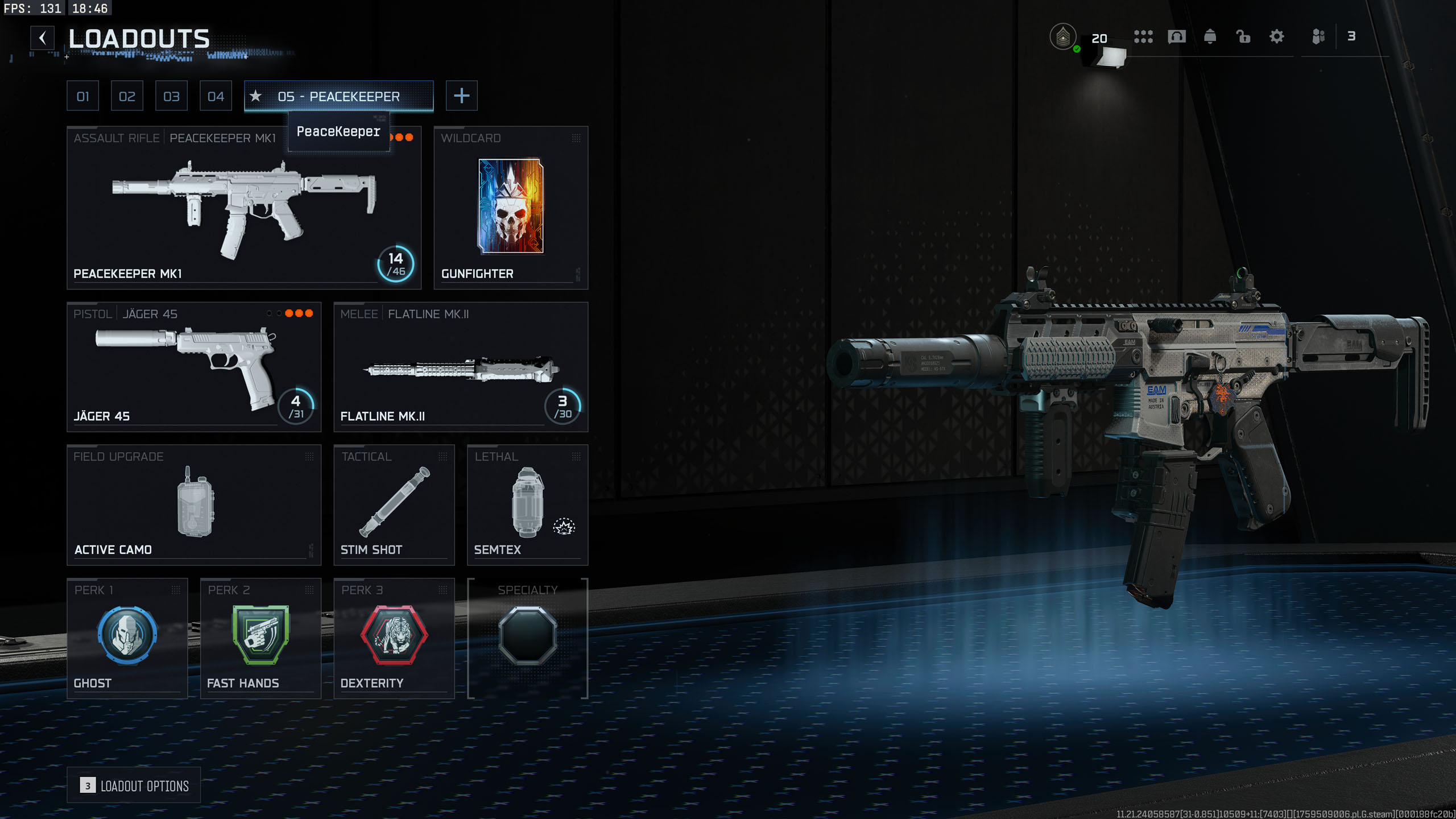Change the Active Camo field upgrade
Viewport: 1456px width, 819px height.
[x=194, y=504]
